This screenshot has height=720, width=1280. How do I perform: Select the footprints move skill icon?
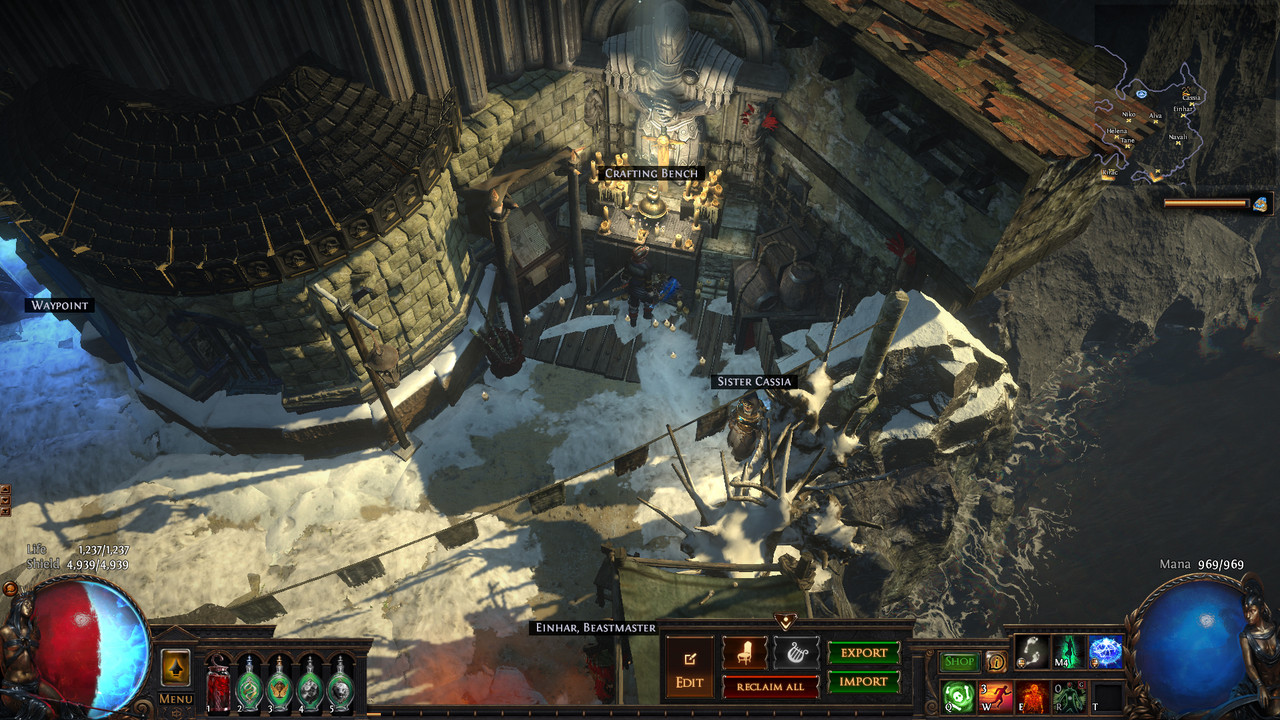(x=1032, y=653)
